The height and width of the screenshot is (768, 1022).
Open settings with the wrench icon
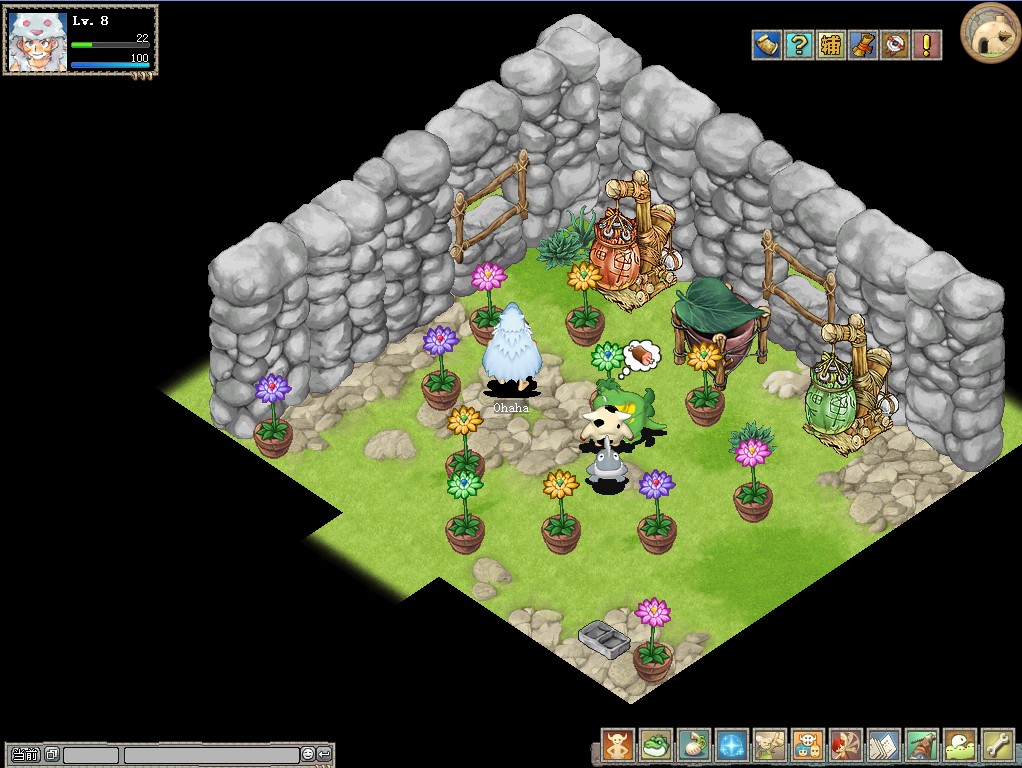pyautogui.click(x=998, y=745)
